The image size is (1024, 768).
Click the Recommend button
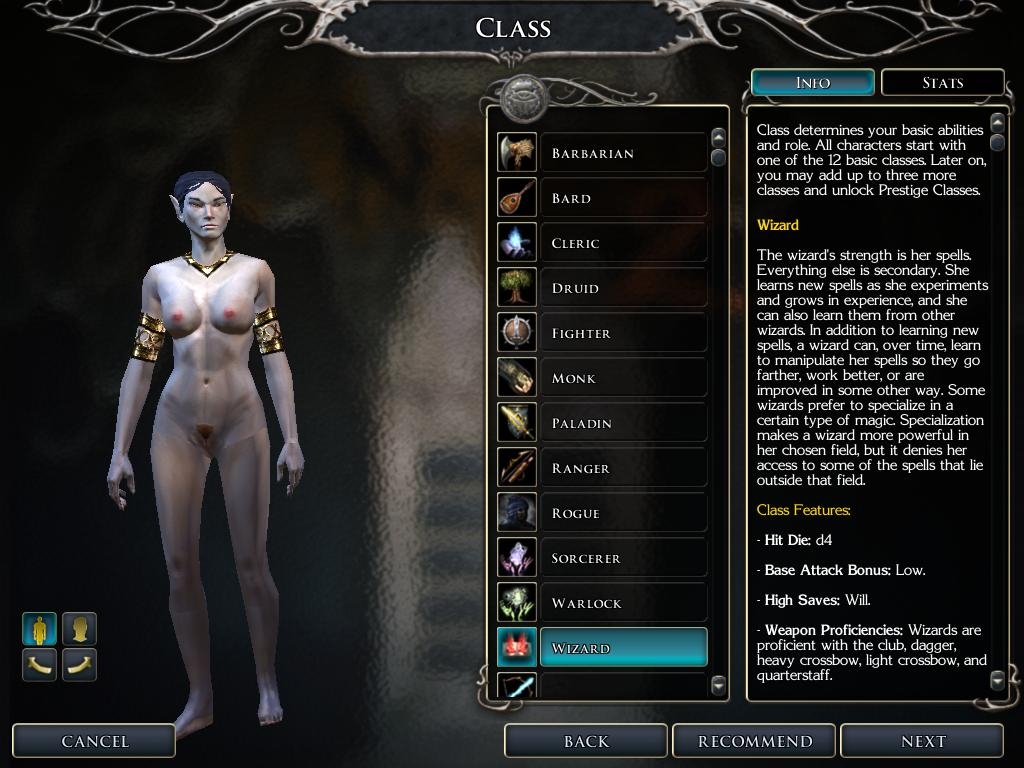pyautogui.click(x=755, y=741)
